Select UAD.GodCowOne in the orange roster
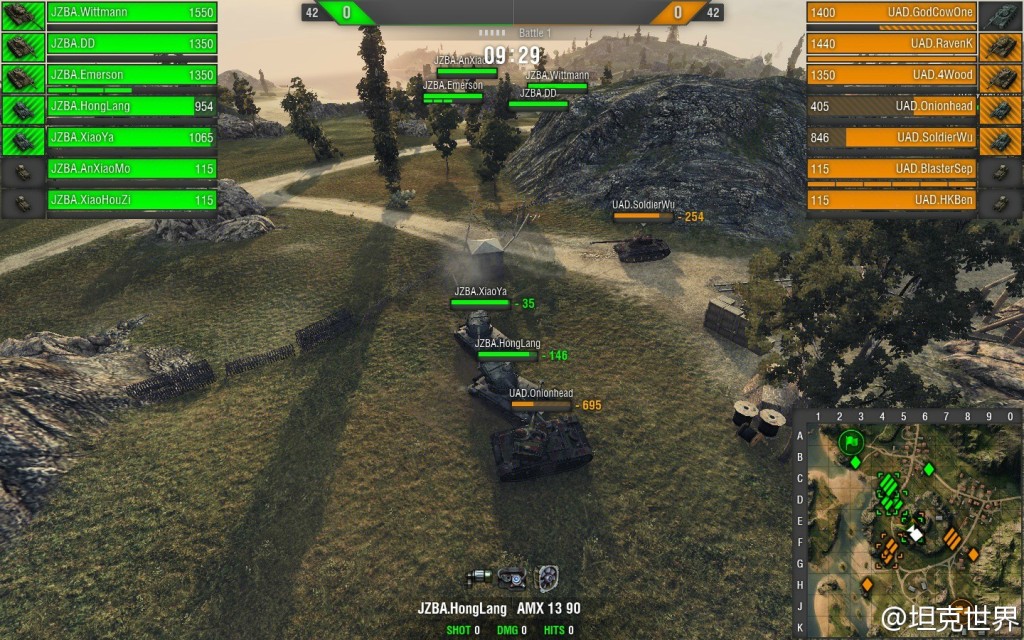 click(x=891, y=13)
